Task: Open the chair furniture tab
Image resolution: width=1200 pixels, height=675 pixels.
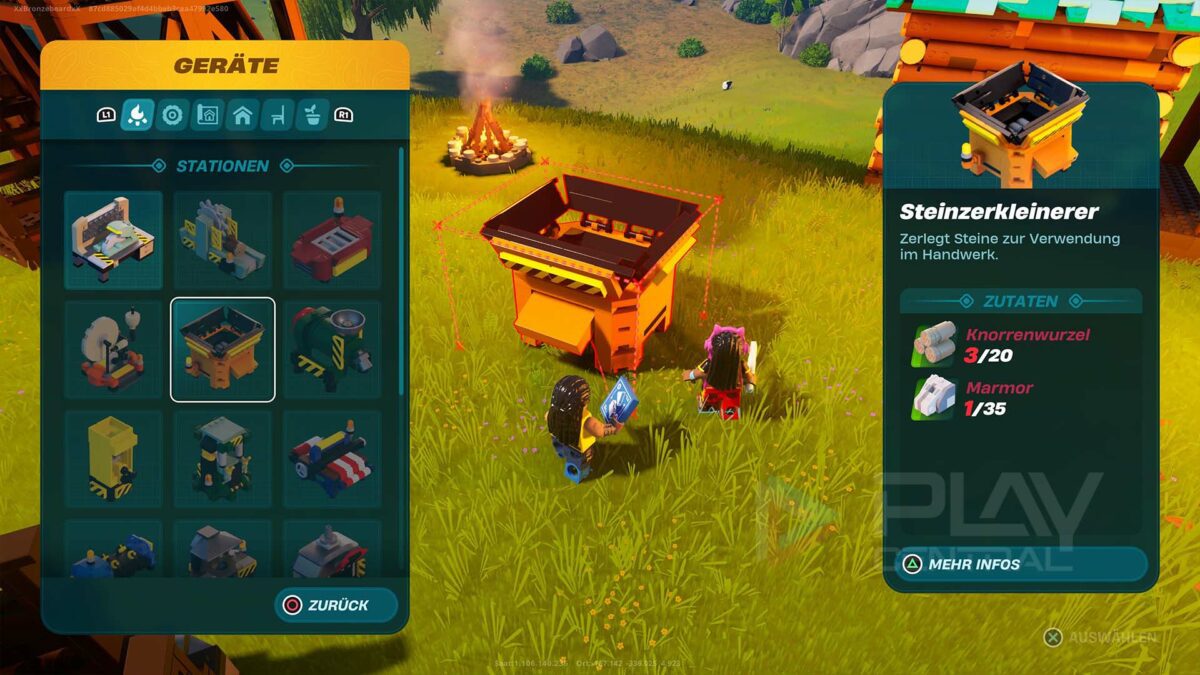Action: (x=277, y=115)
